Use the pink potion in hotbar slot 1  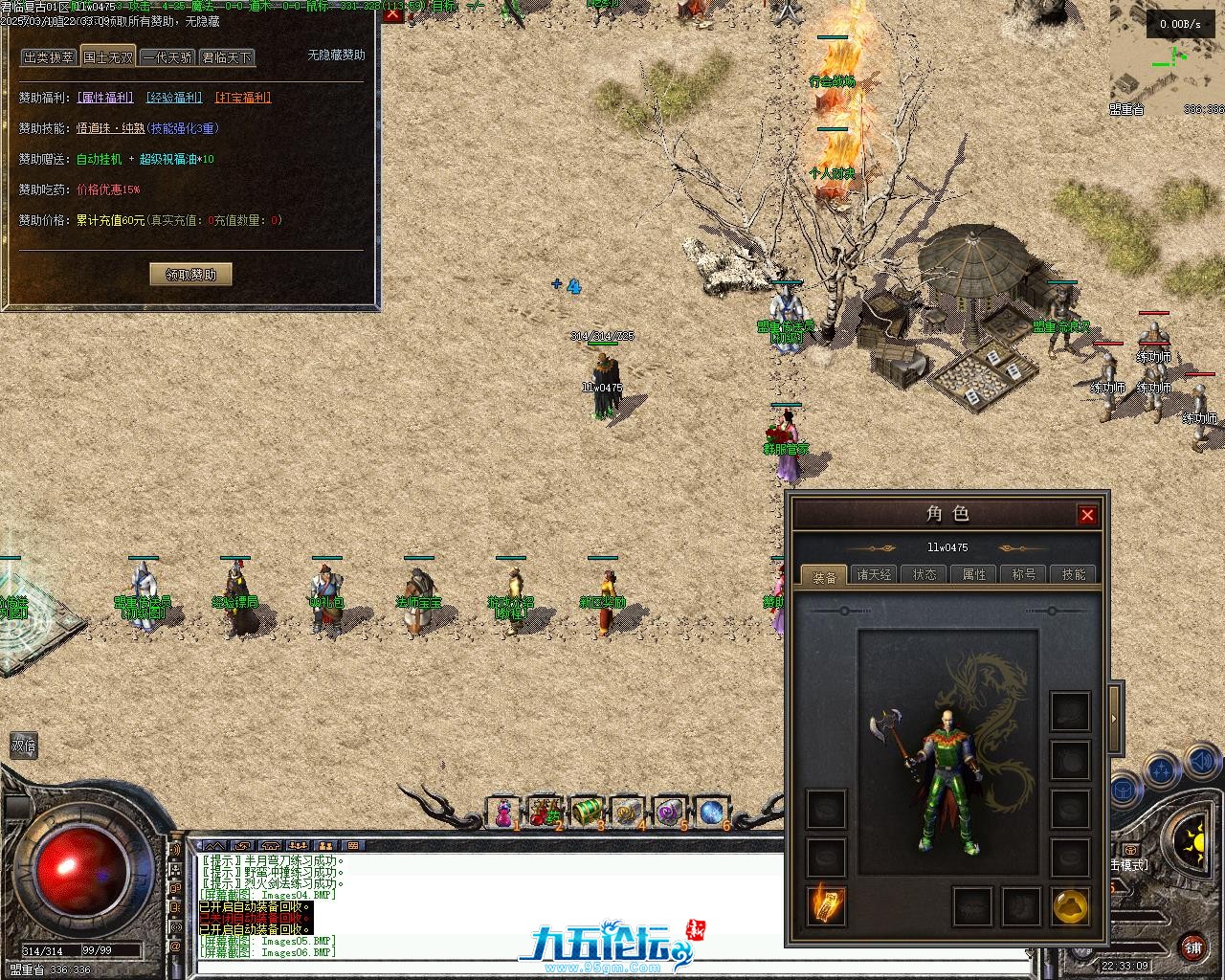click(x=502, y=813)
